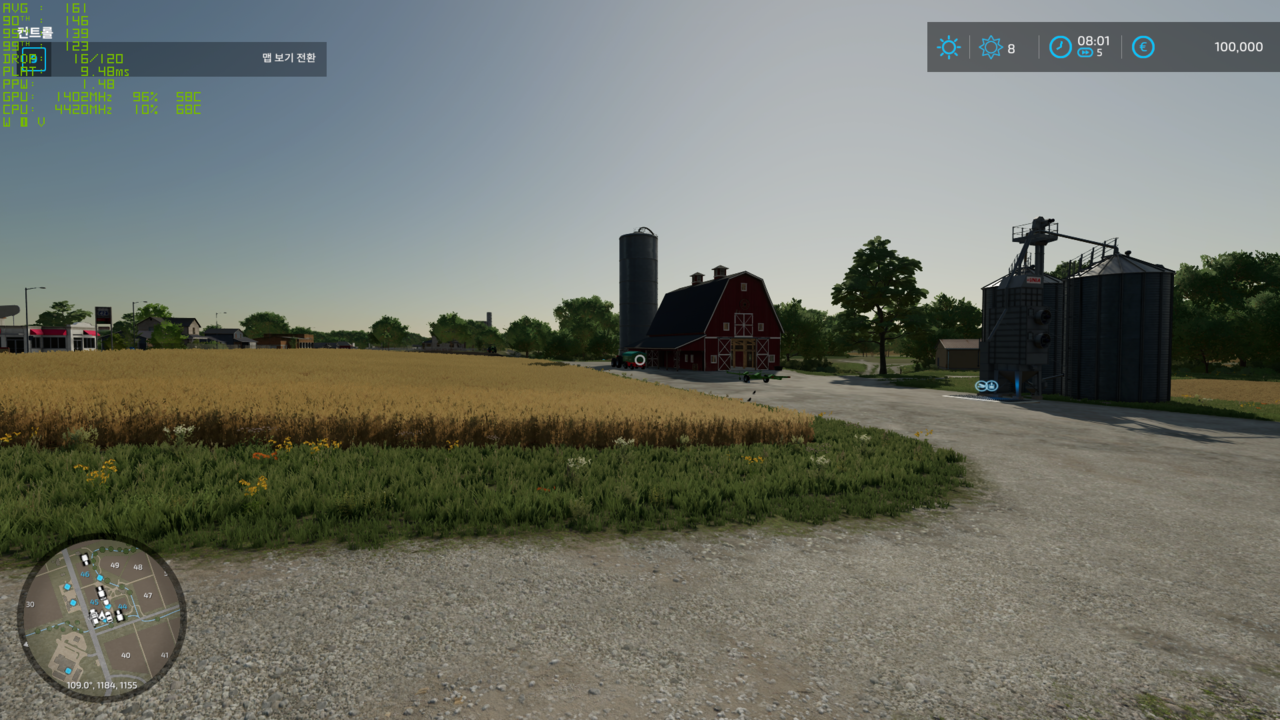Select the sun weather icon
1280x720 pixels.
point(948,47)
